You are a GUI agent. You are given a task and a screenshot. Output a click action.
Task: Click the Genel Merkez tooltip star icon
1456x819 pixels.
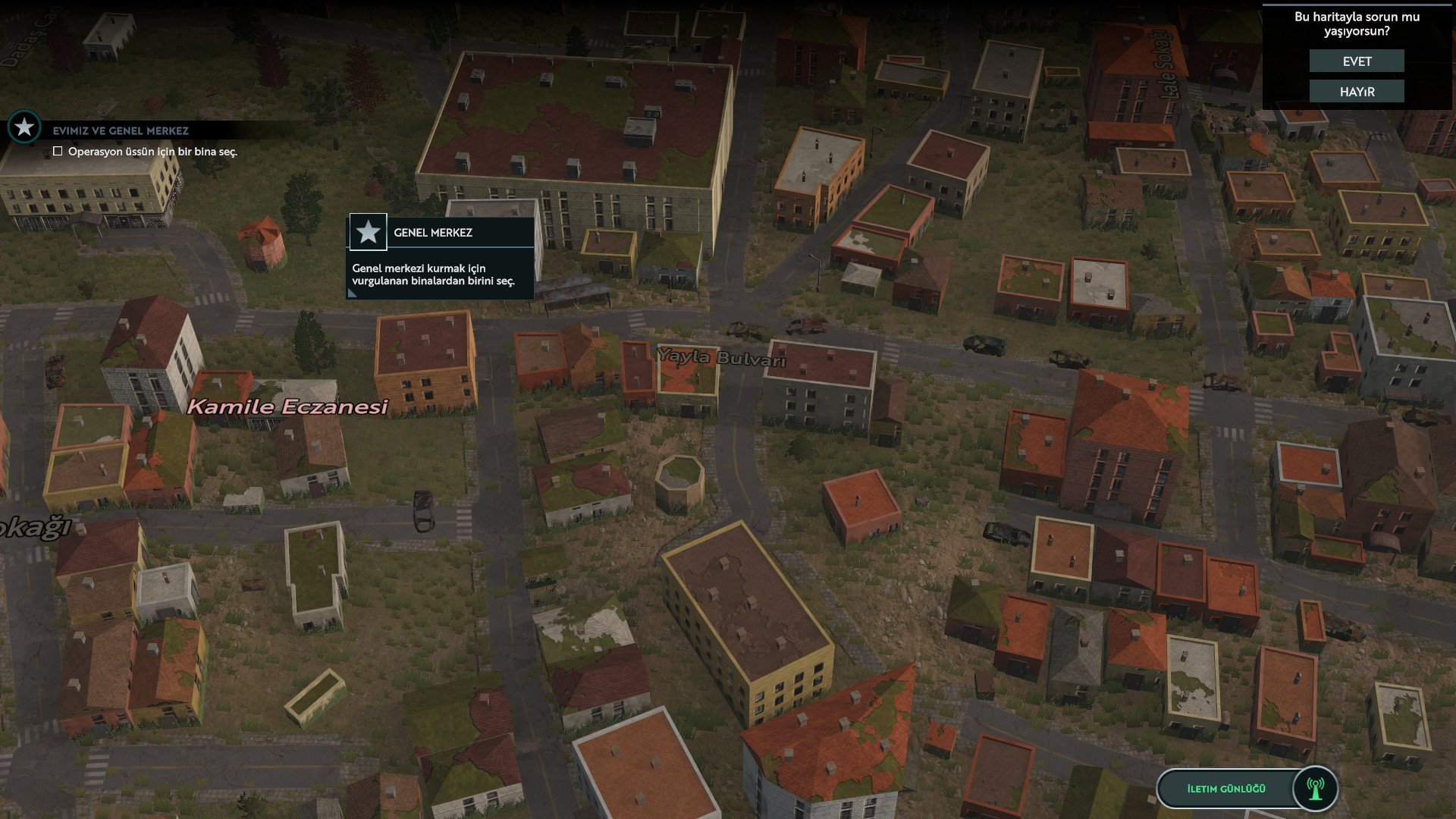[x=369, y=232]
